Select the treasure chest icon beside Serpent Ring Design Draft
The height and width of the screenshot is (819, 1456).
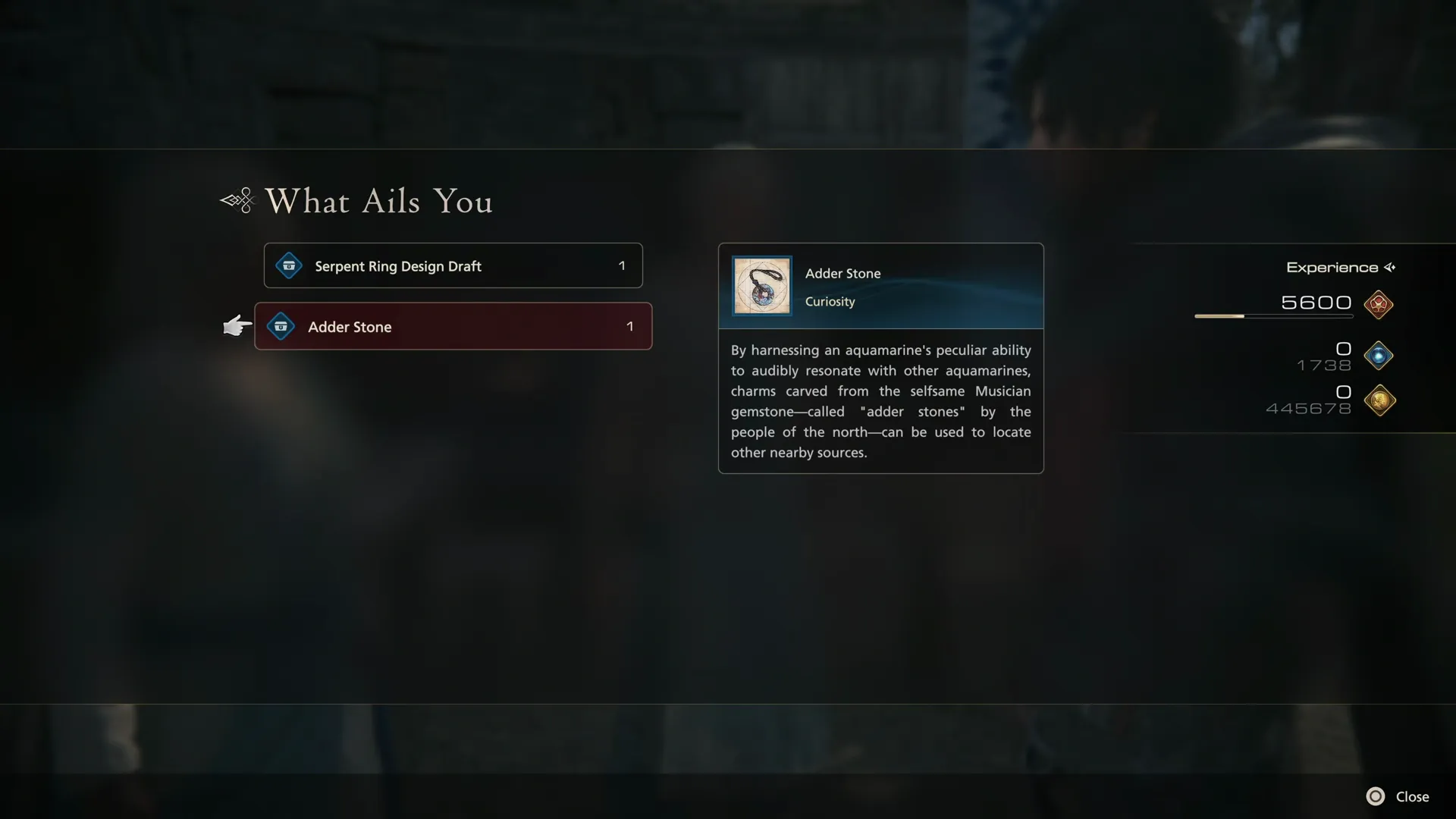(288, 265)
